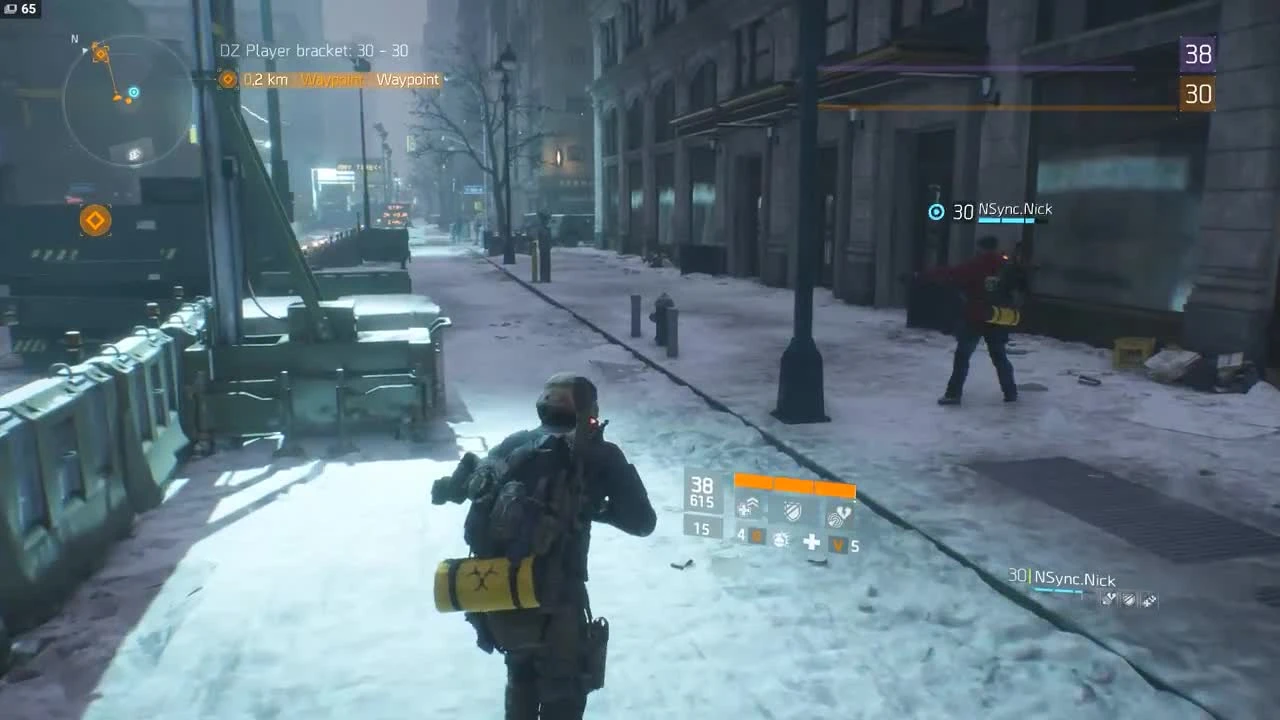Select the V consumable icon showing 5
The height and width of the screenshot is (720, 1280).
(838, 544)
